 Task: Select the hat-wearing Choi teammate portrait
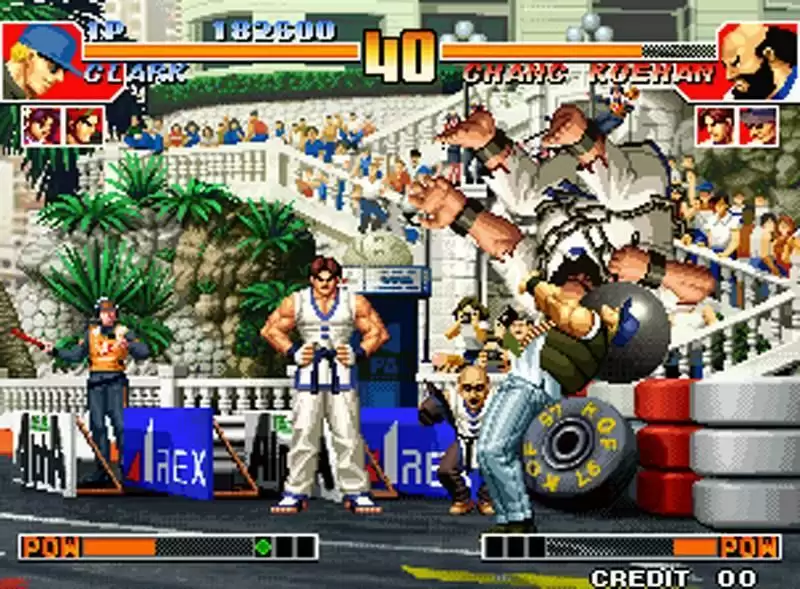pos(758,126)
